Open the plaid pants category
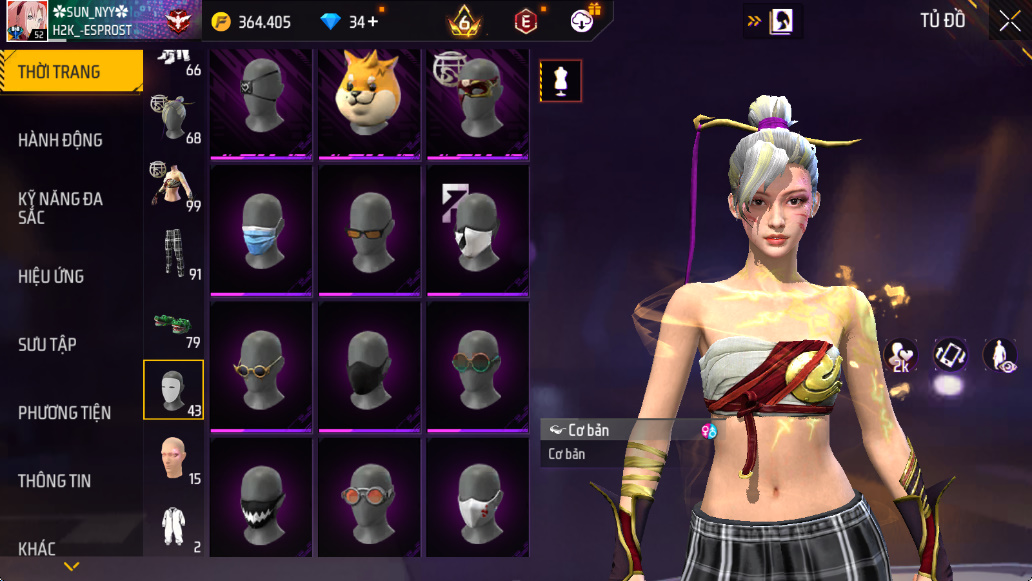 174,254
